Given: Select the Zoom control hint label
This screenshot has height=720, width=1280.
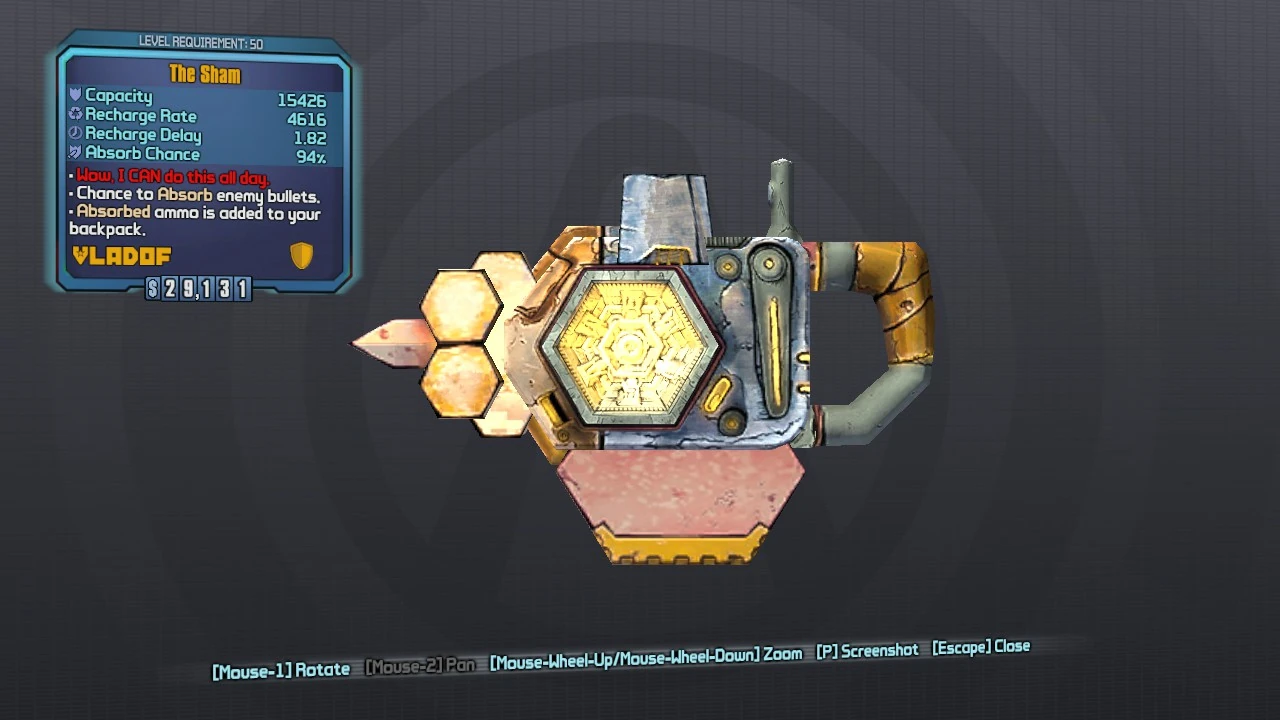Looking at the screenshot, I should coord(645,653).
